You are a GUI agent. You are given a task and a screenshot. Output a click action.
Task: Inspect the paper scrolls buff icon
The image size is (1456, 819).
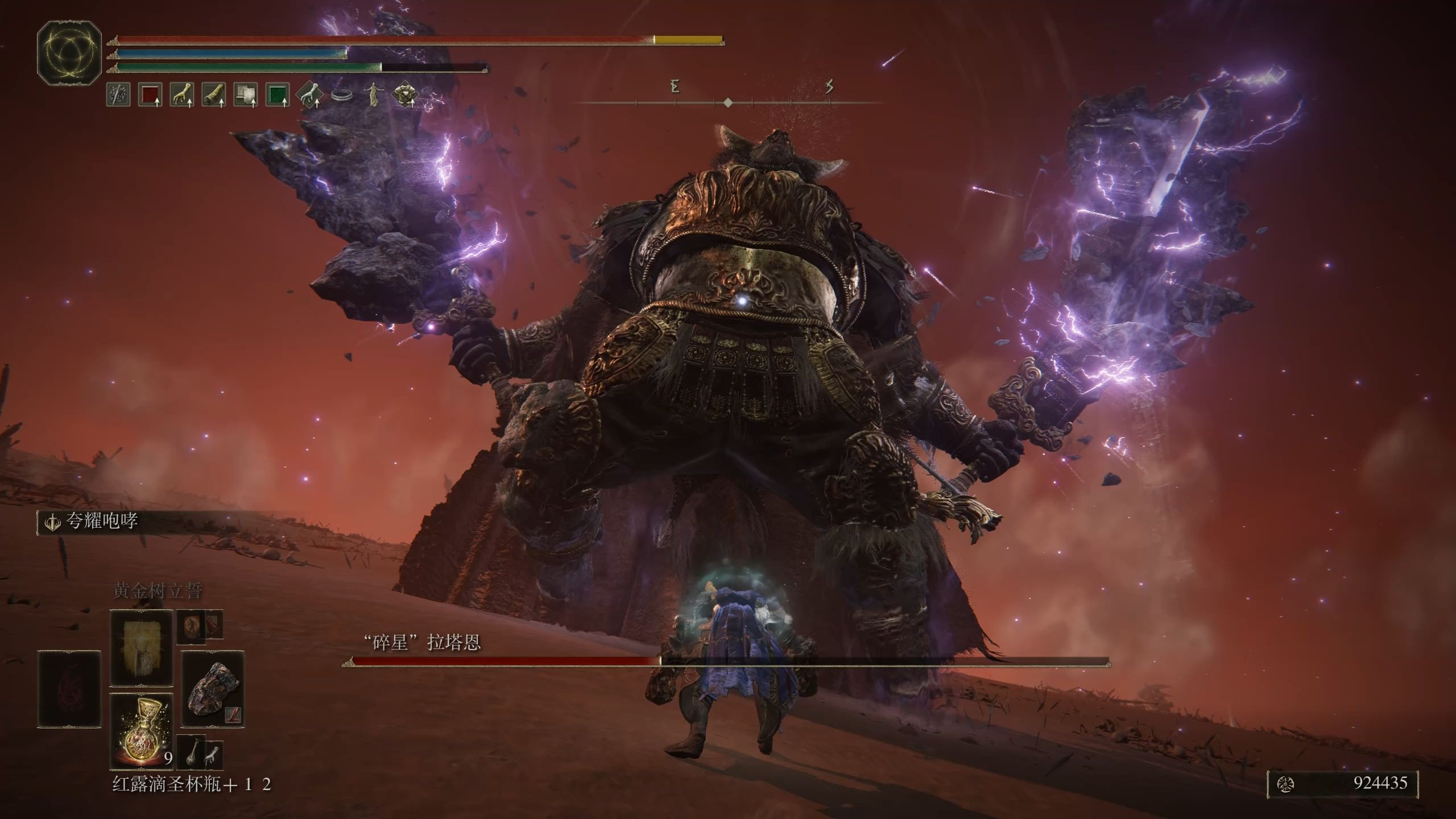pos(246,95)
